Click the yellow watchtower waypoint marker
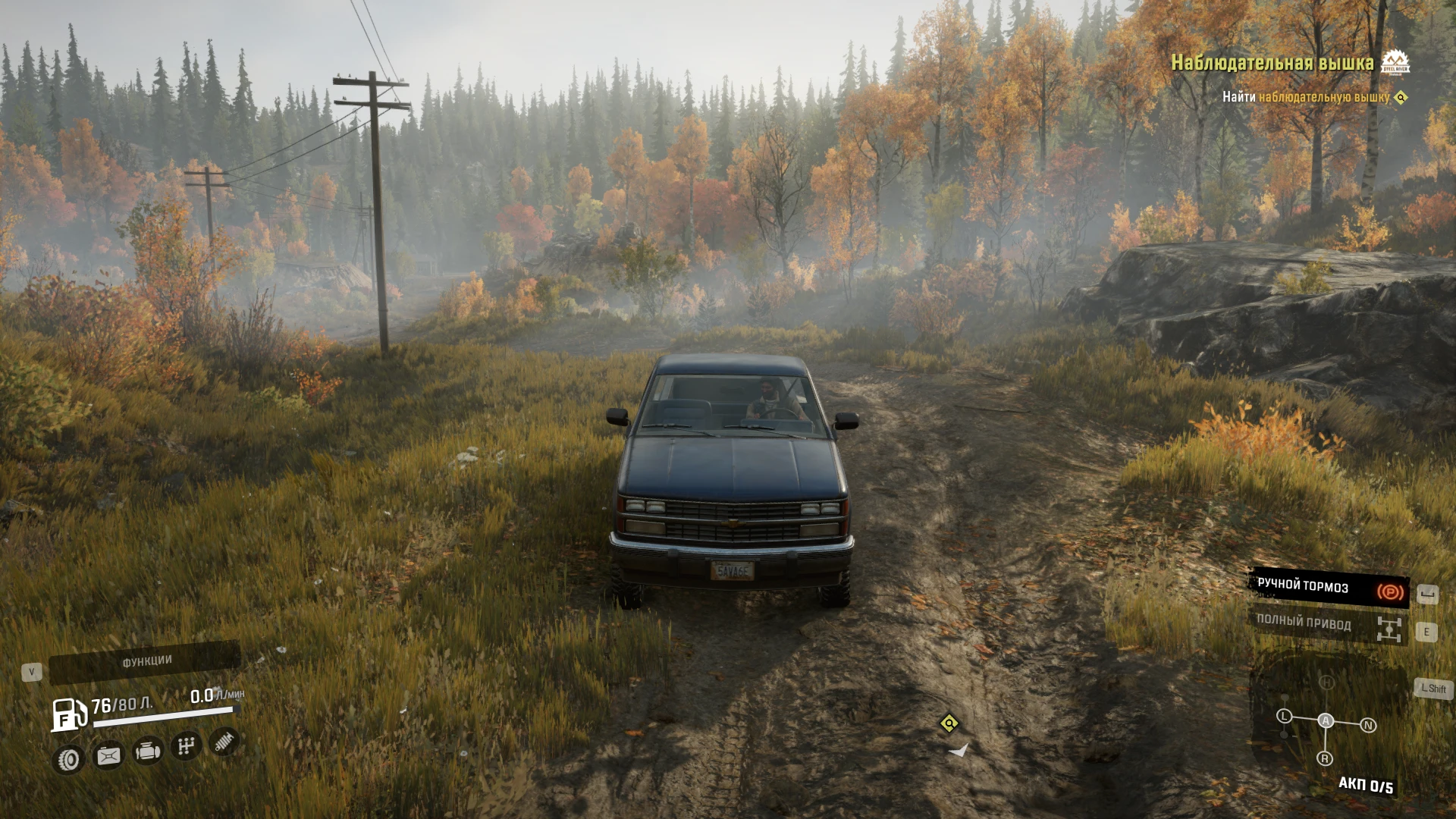 949,723
